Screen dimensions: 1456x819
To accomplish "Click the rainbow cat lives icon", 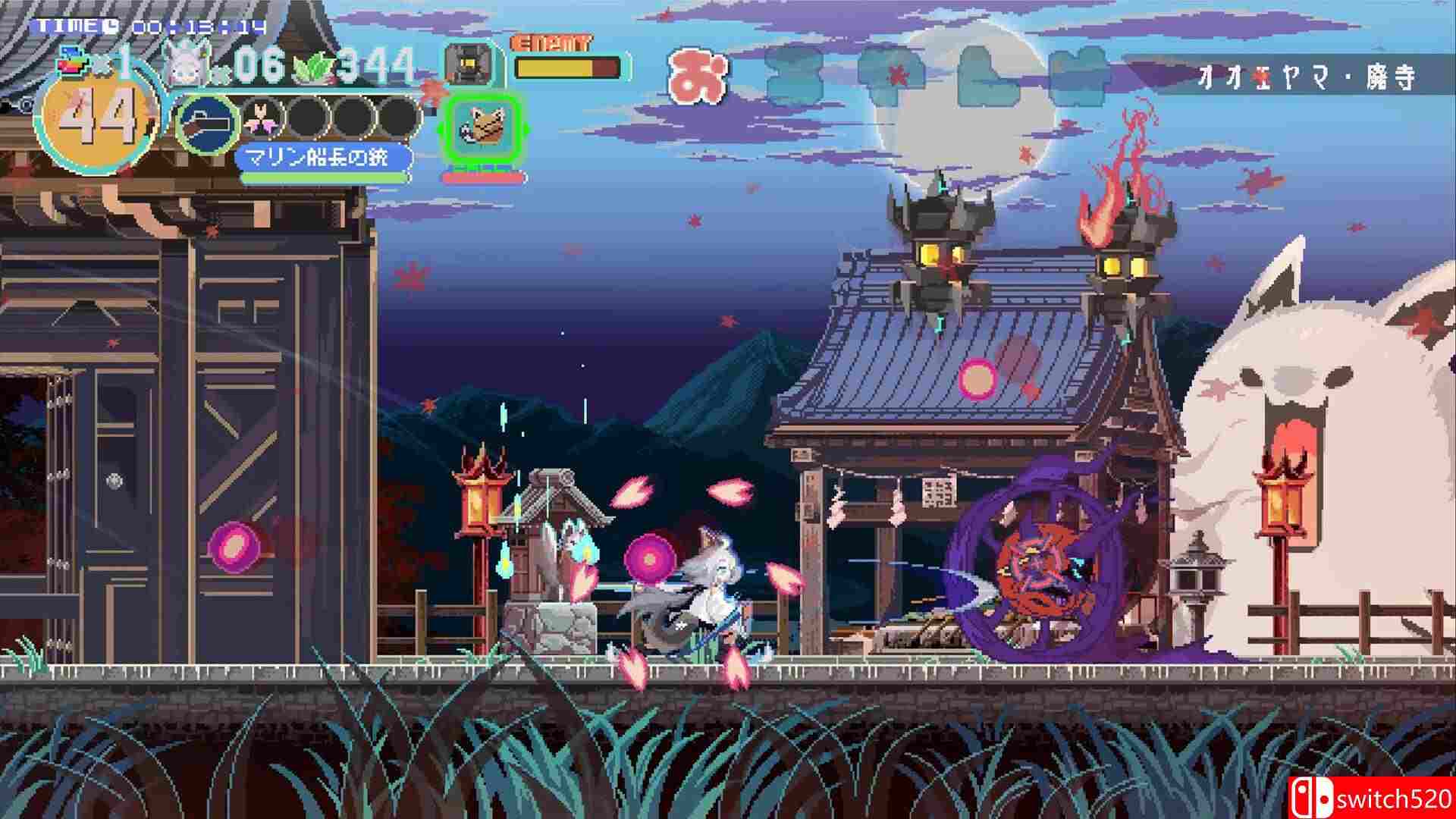I will (x=72, y=59).
